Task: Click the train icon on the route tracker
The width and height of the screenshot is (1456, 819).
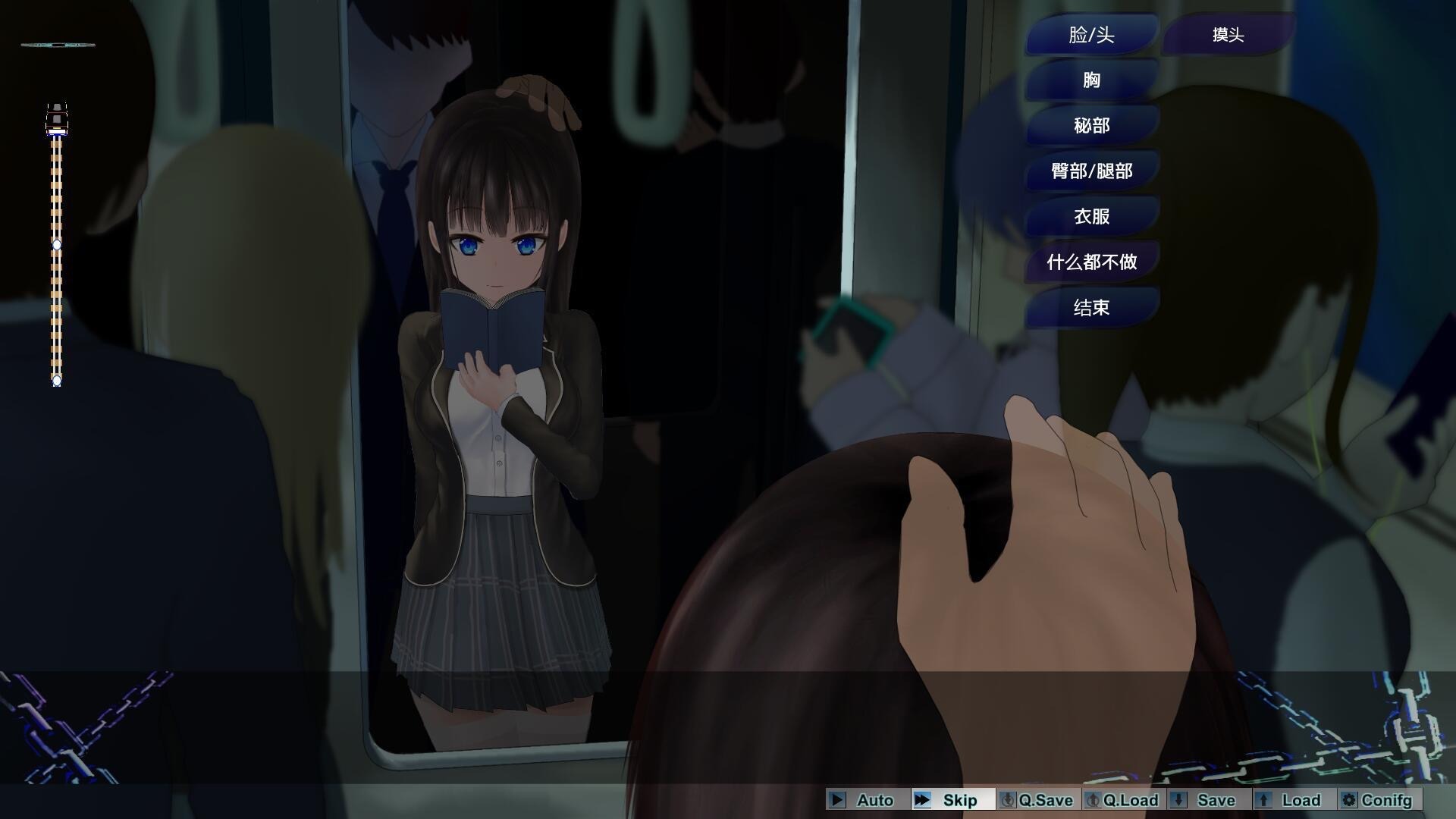Action: [55, 118]
